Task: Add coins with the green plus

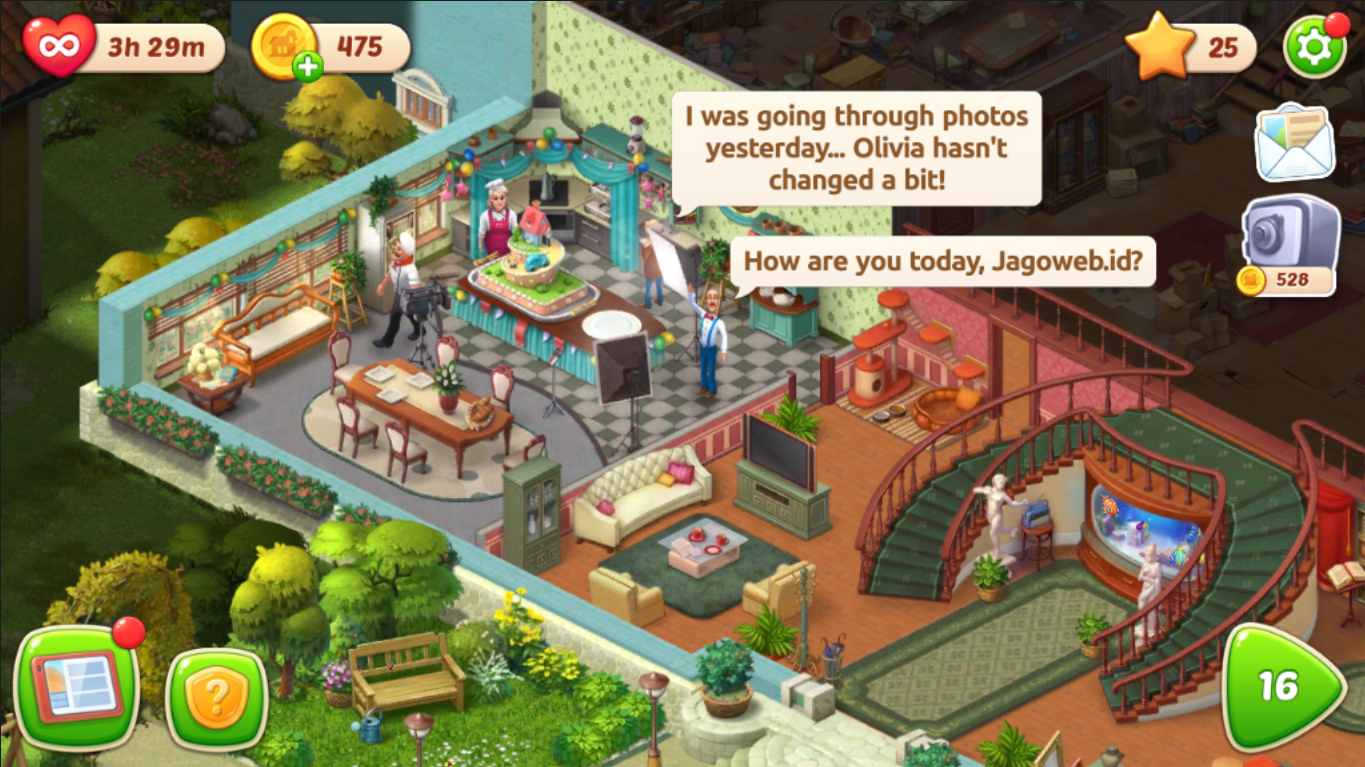Action: [308, 67]
